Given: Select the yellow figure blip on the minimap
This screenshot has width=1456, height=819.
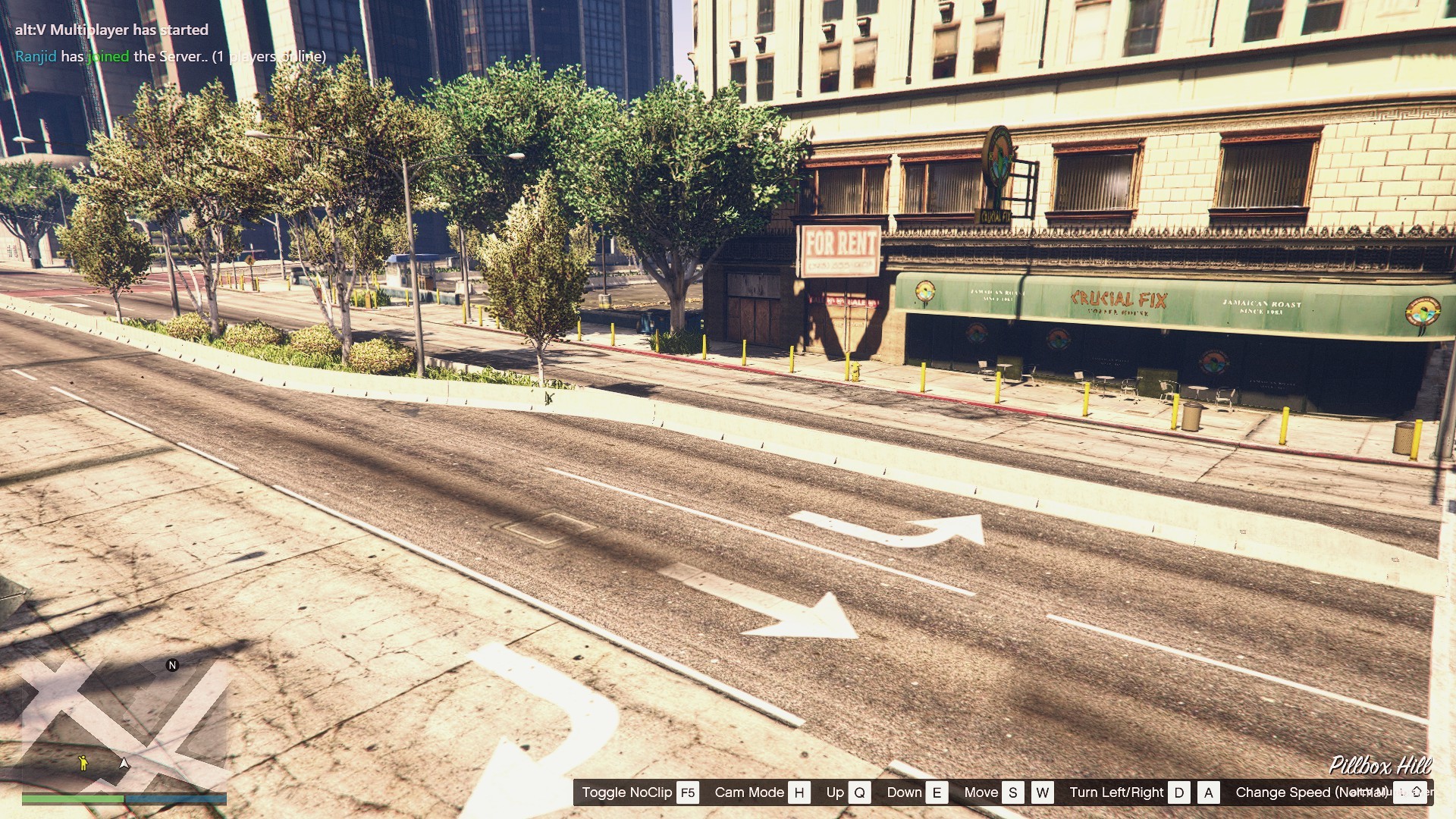Looking at the screenshot, I should [83, 762].
